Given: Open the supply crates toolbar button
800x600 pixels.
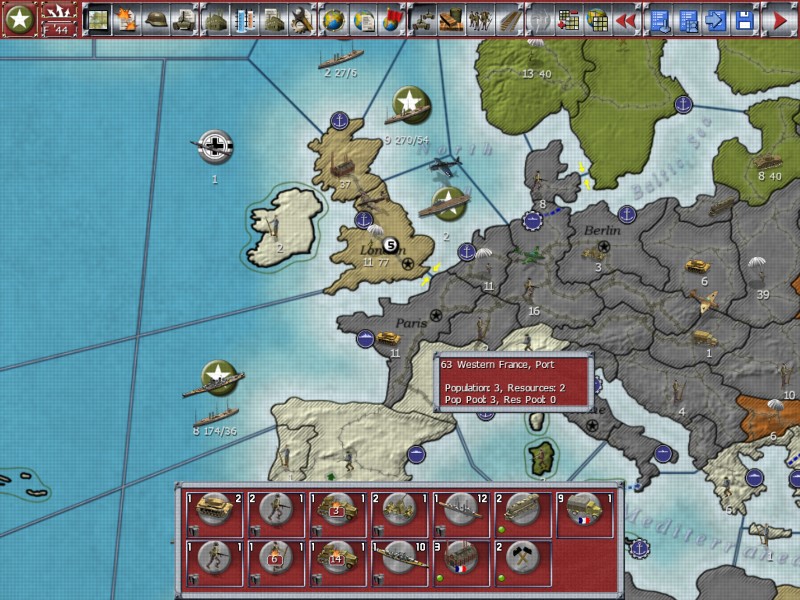Looking at the screenshot, I should click(451, 18).
